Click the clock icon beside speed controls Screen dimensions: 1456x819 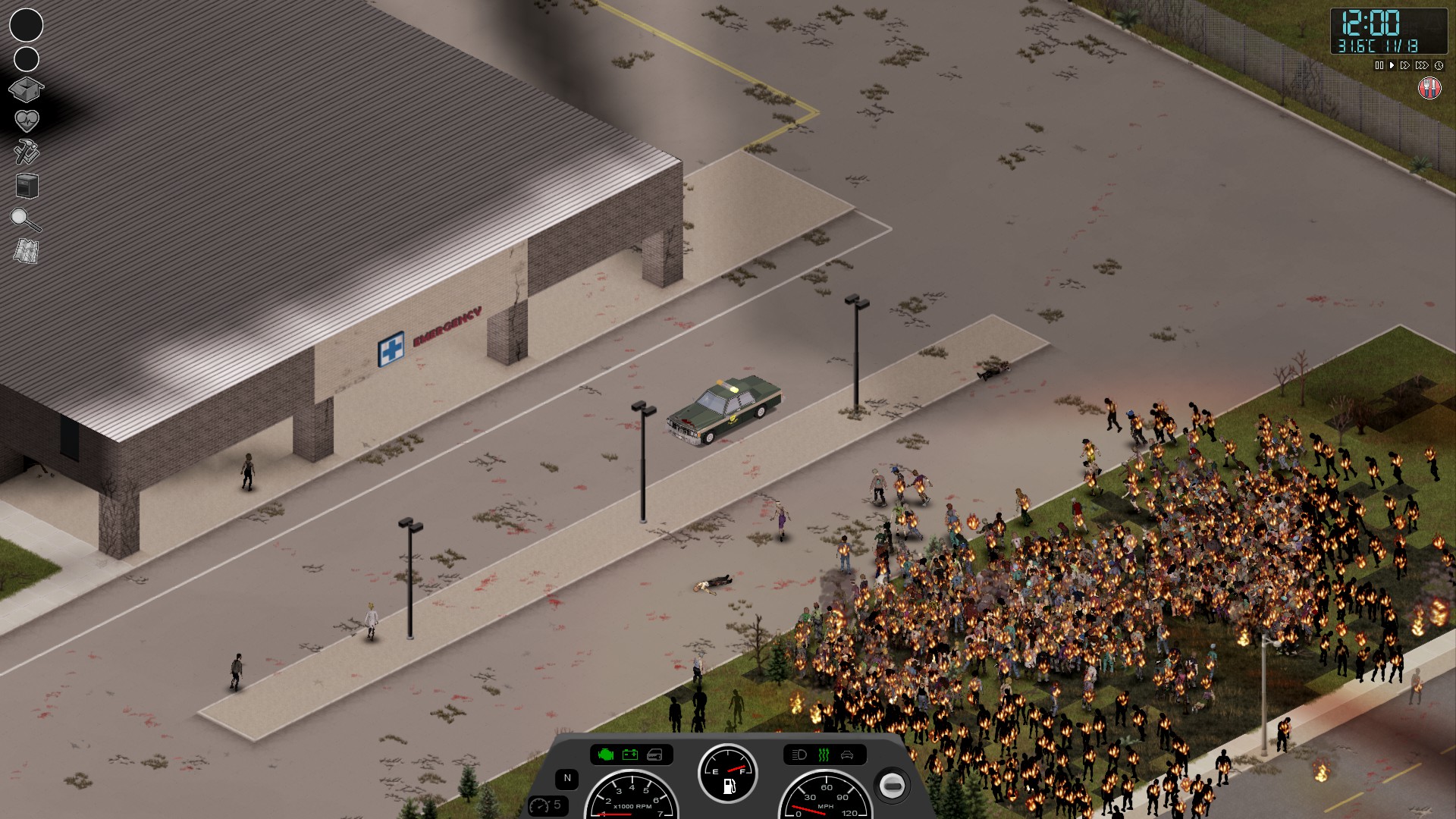click(1439, 66)
